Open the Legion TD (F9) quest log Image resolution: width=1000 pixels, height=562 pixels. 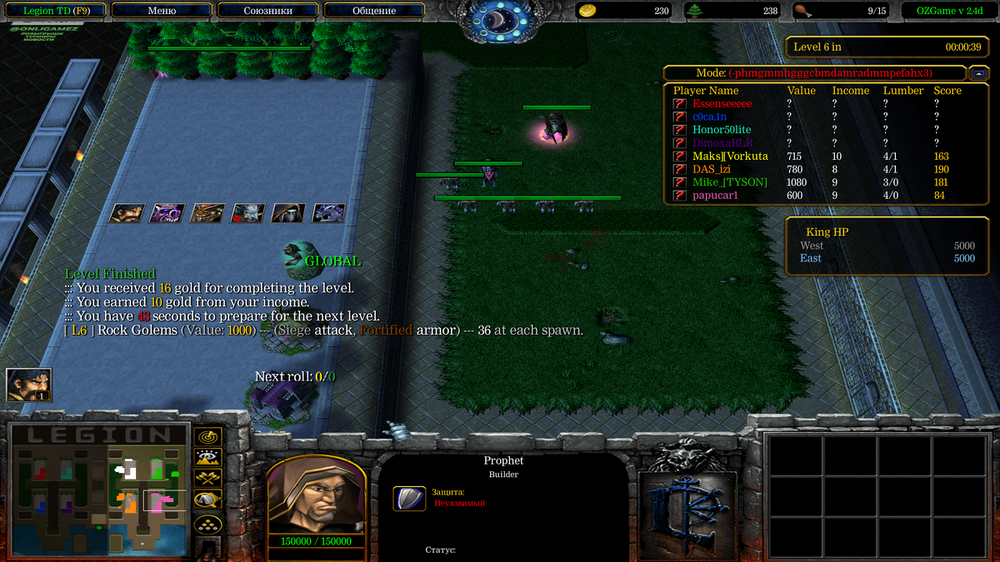(55, 11)
